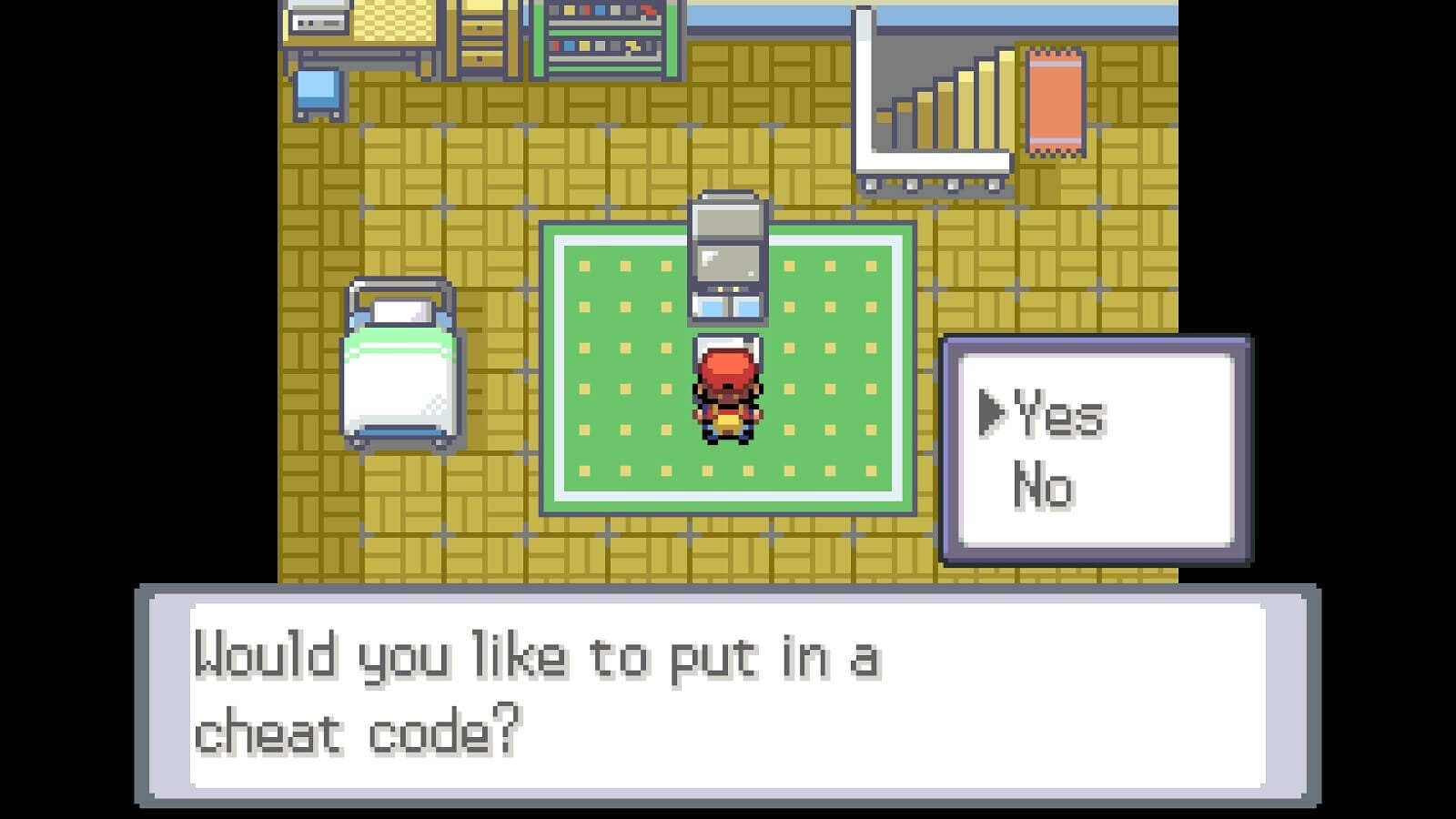Click the orange doormat rug
This screenshot has width=1456, height=819.
tap(1056, 100)
